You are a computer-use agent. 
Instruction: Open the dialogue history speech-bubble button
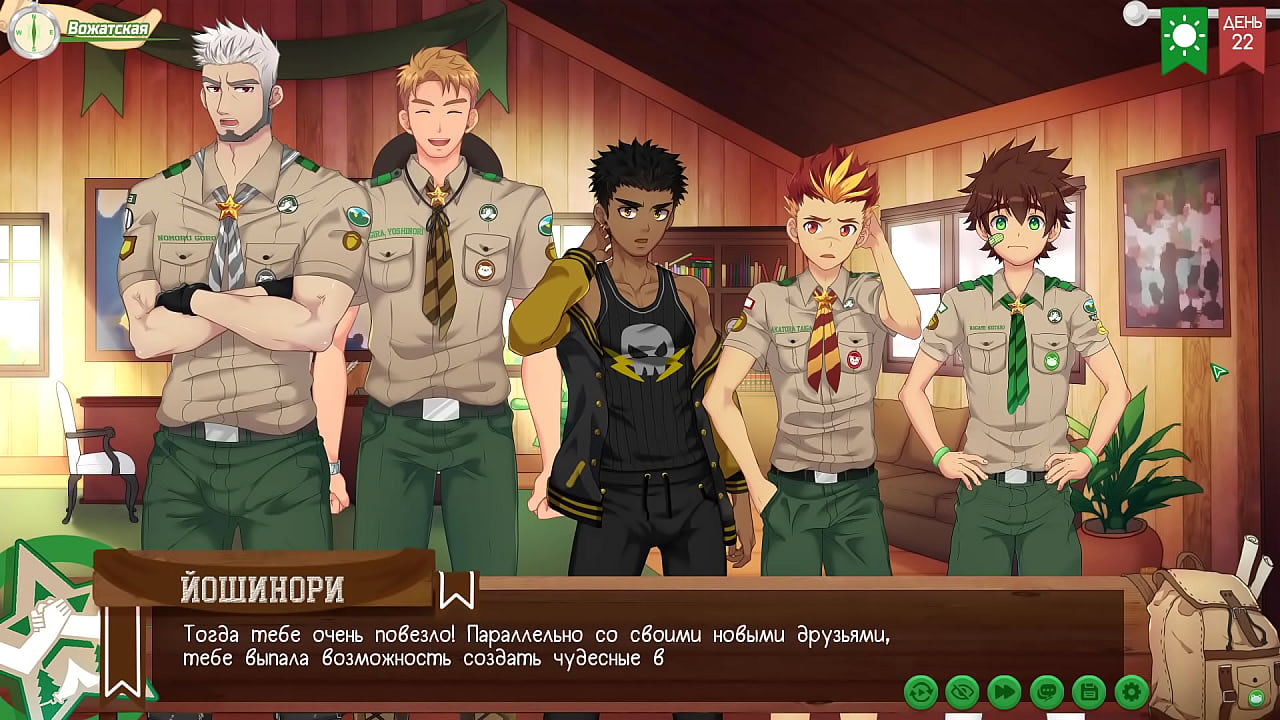click(x=1046, y=691)
